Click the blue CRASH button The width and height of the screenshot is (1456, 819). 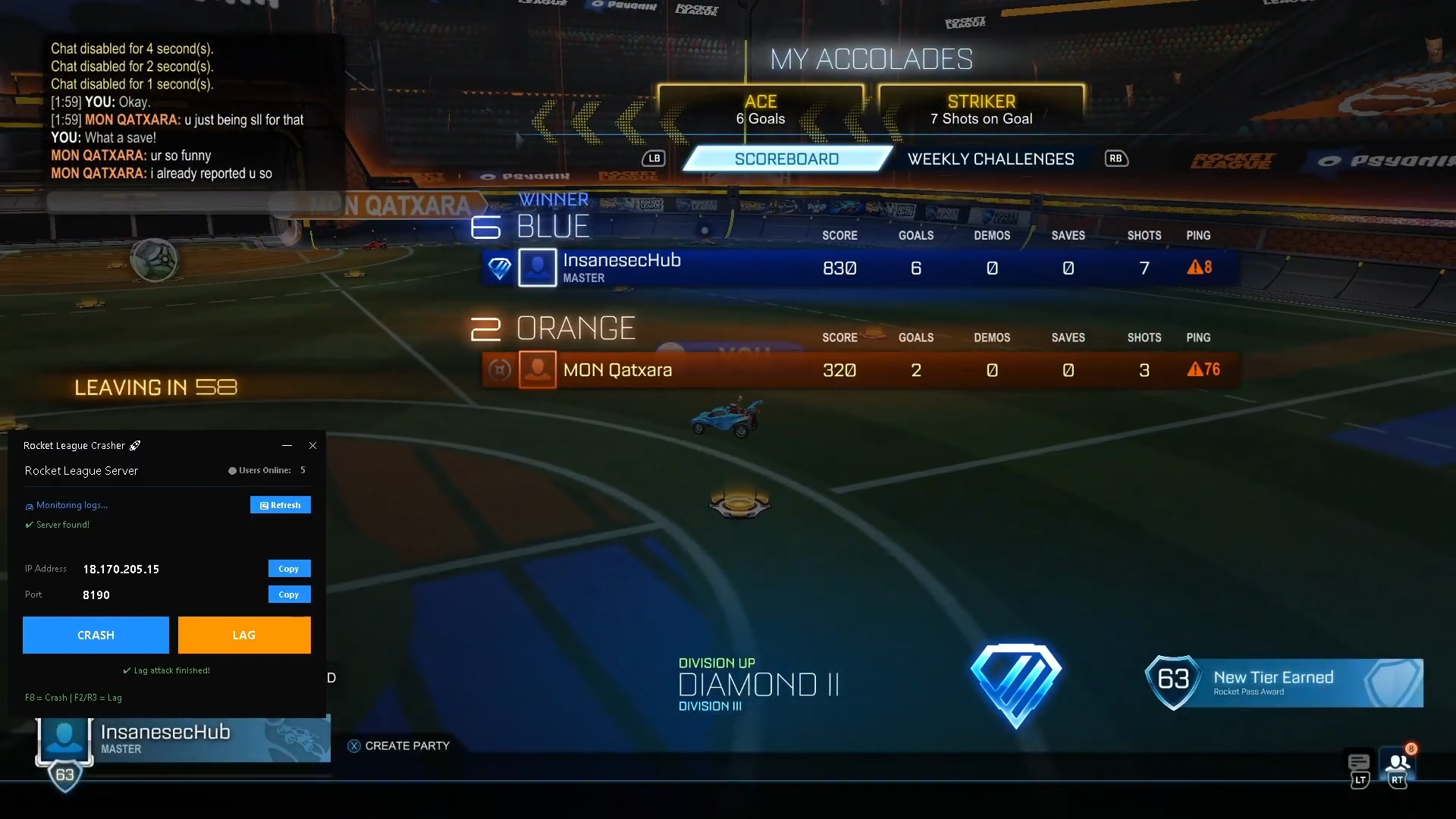96,635
